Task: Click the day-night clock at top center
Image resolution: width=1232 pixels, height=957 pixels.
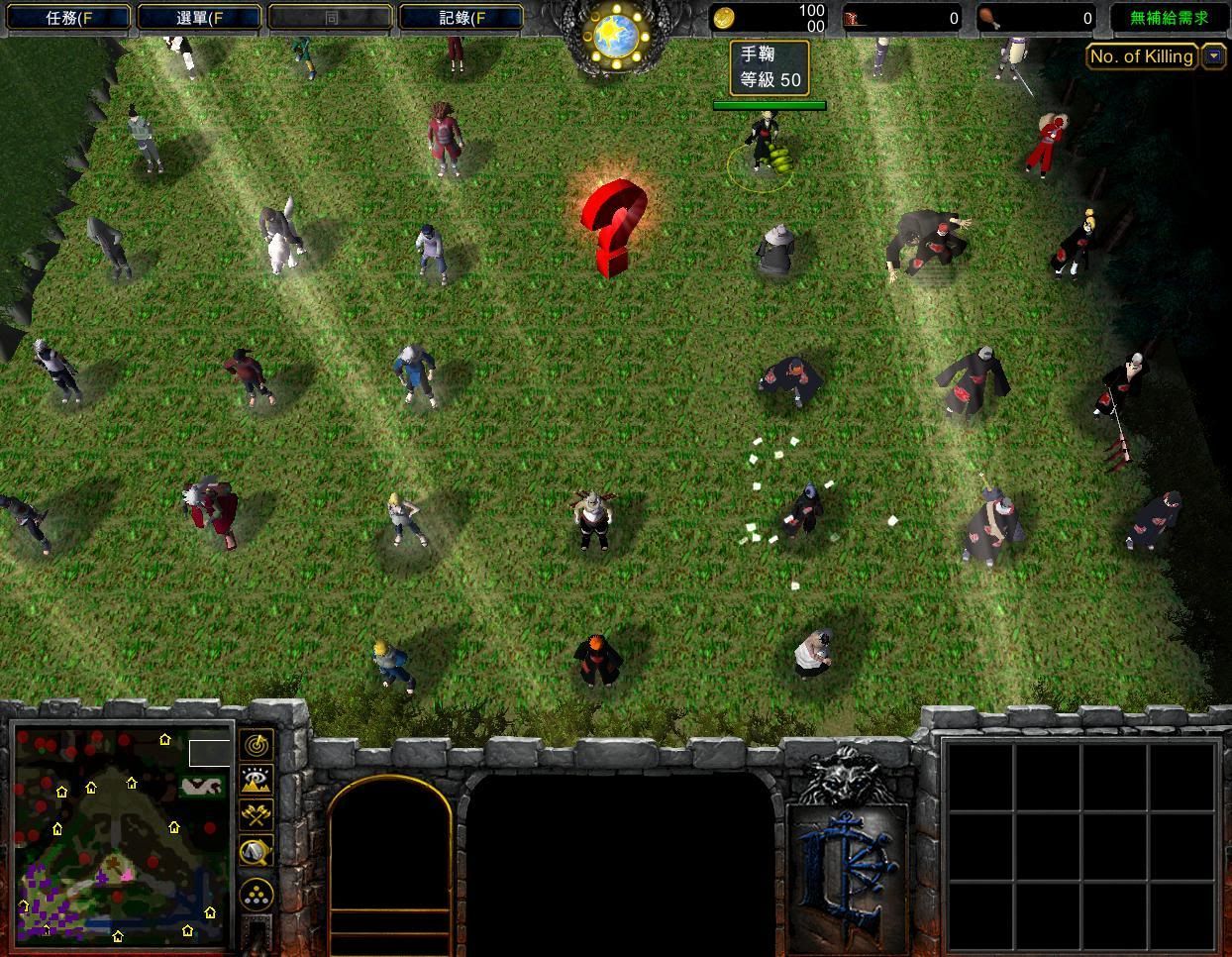Action: click(x=616, y=37)
